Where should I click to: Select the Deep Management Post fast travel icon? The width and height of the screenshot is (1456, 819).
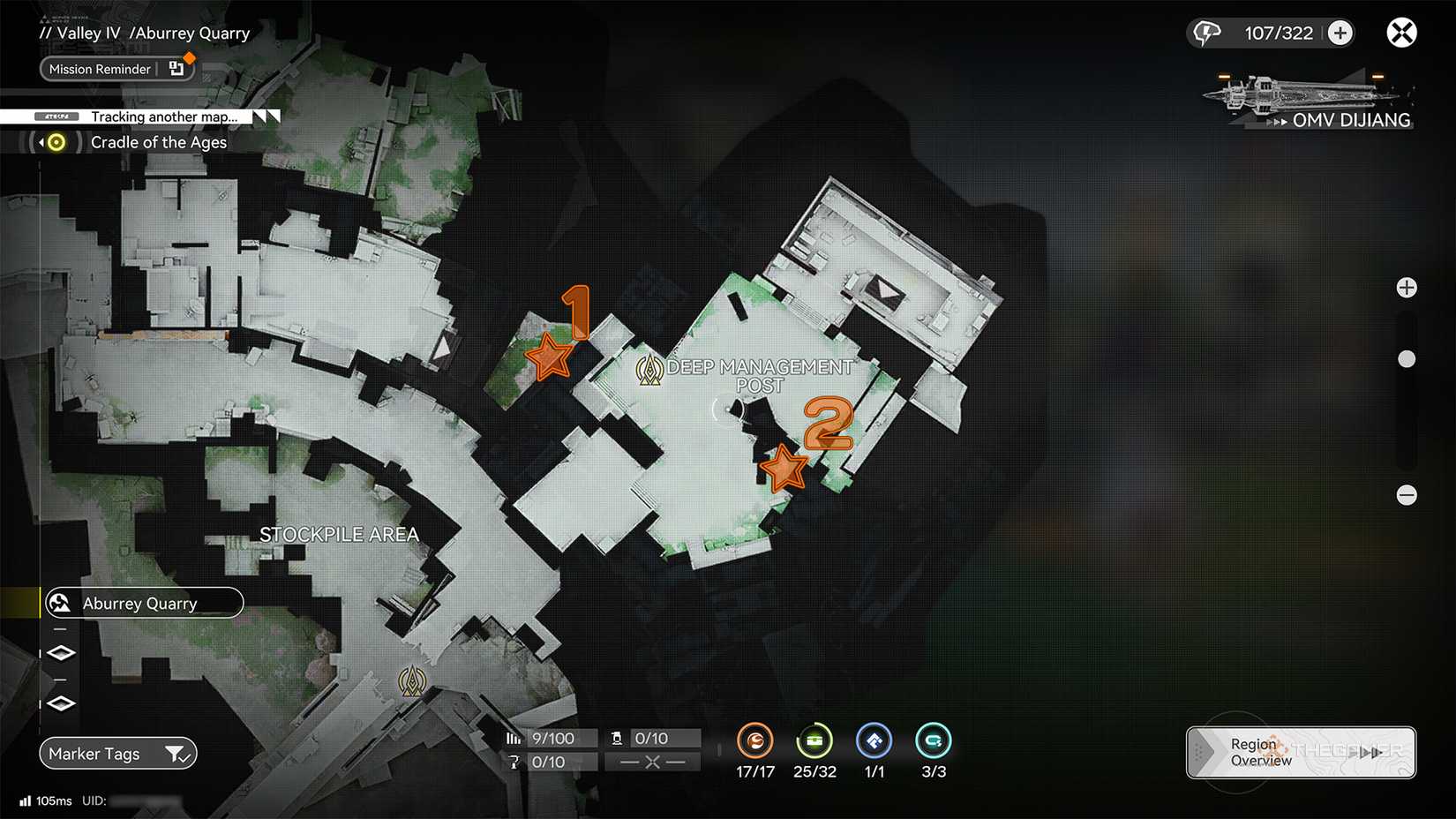tap(649, 371)
